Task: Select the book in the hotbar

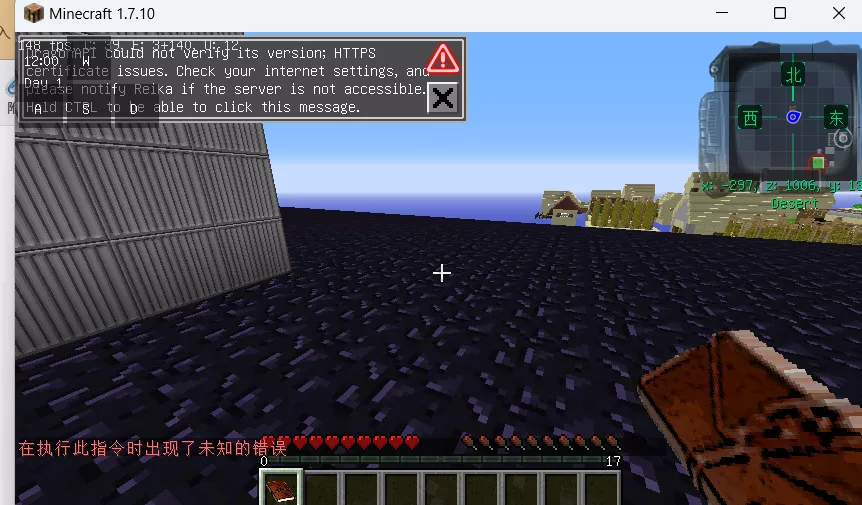Action: (x=280, y=489)
